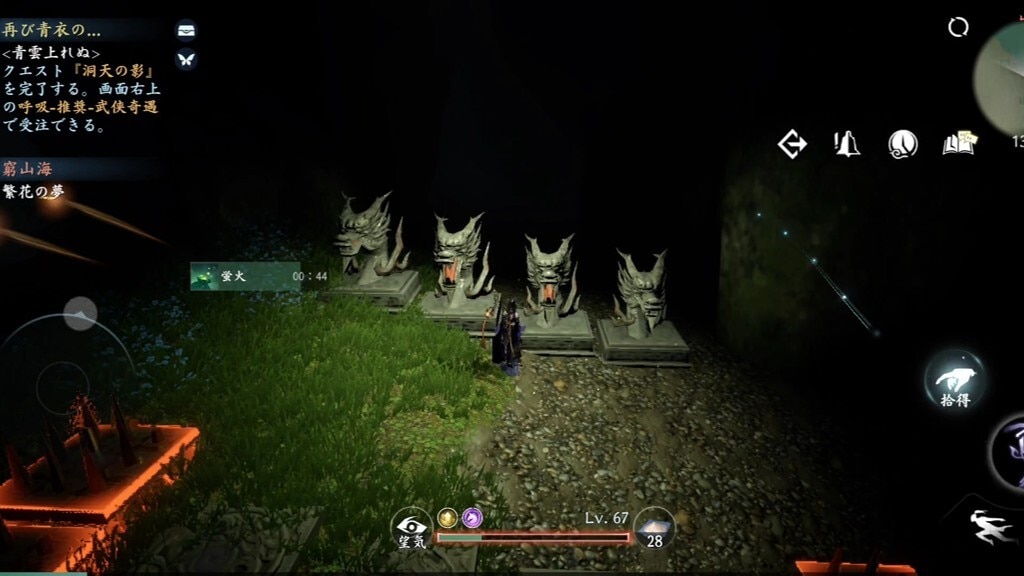
Task: Tap the 蛍火 buff timer banner
Action: click(x=245, y=276)
